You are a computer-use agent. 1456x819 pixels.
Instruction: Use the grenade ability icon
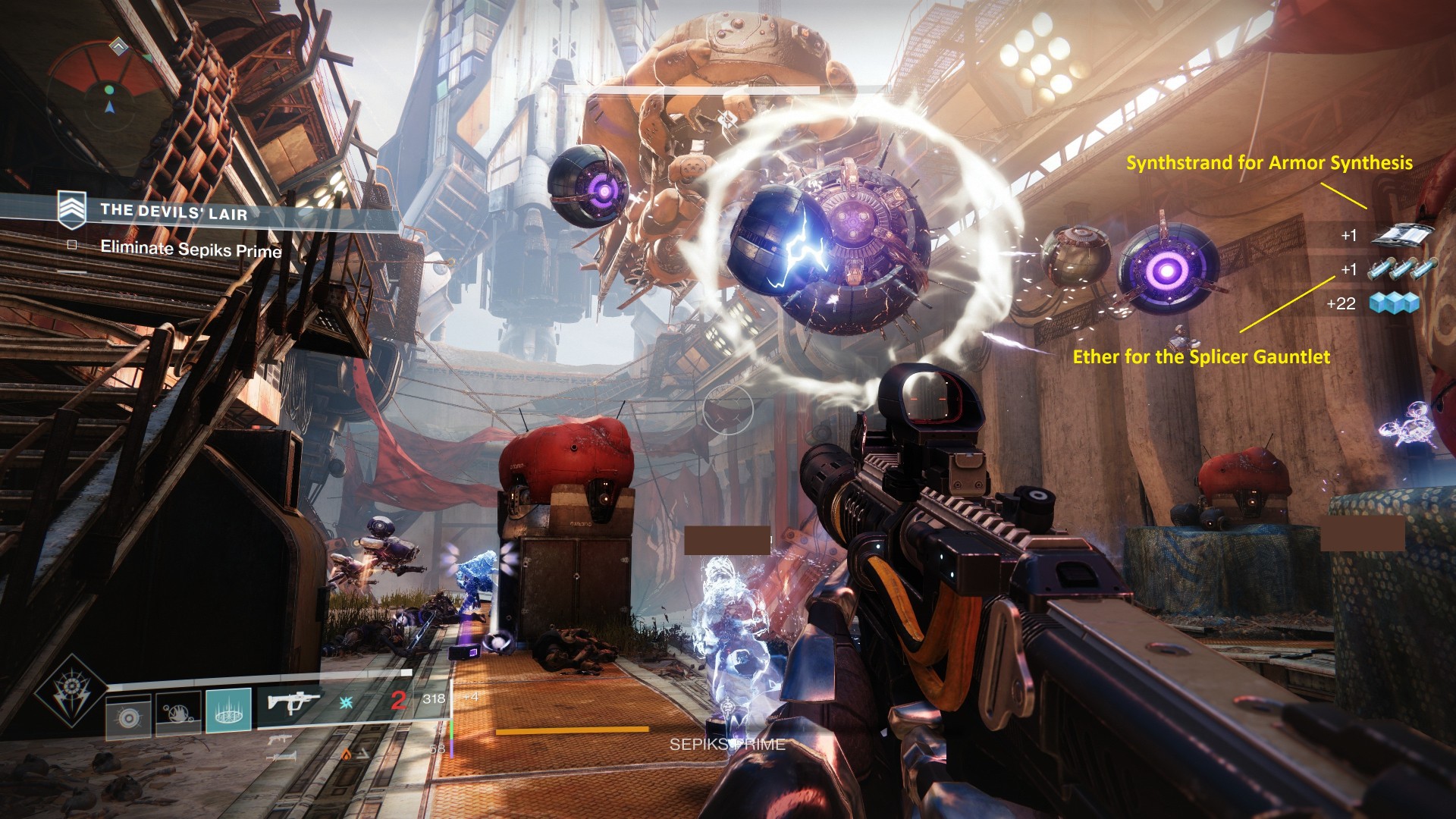point(128,715)
